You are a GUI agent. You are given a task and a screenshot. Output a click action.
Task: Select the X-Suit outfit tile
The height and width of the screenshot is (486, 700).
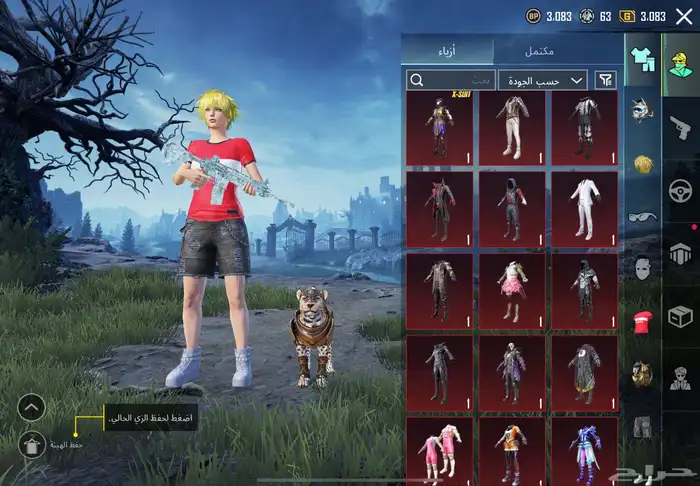coord(440,128)
